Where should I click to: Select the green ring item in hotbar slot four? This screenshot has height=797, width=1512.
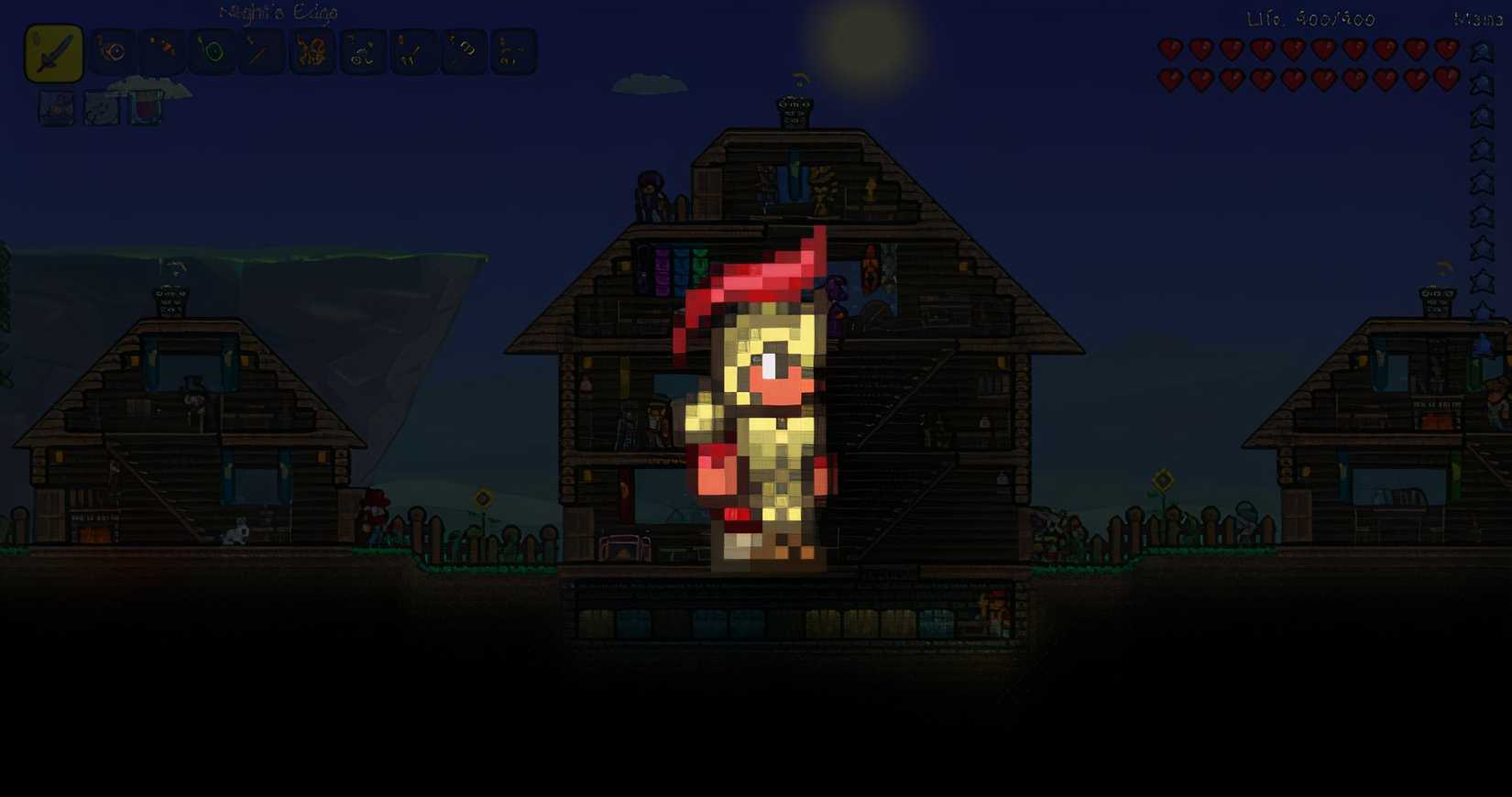click(x=211, y=51)
